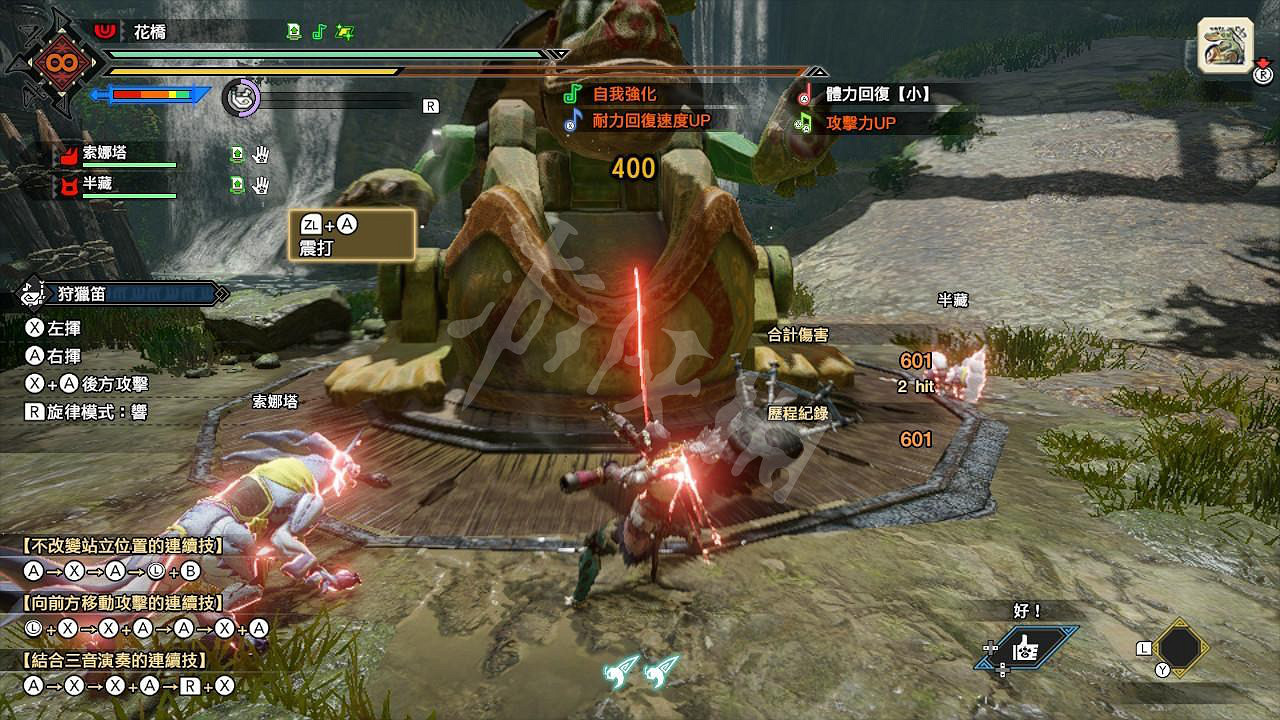This screenshot has width=1280, height=720.
Task: Click the purple wirebug gauge circle icon
Action: 240,98
